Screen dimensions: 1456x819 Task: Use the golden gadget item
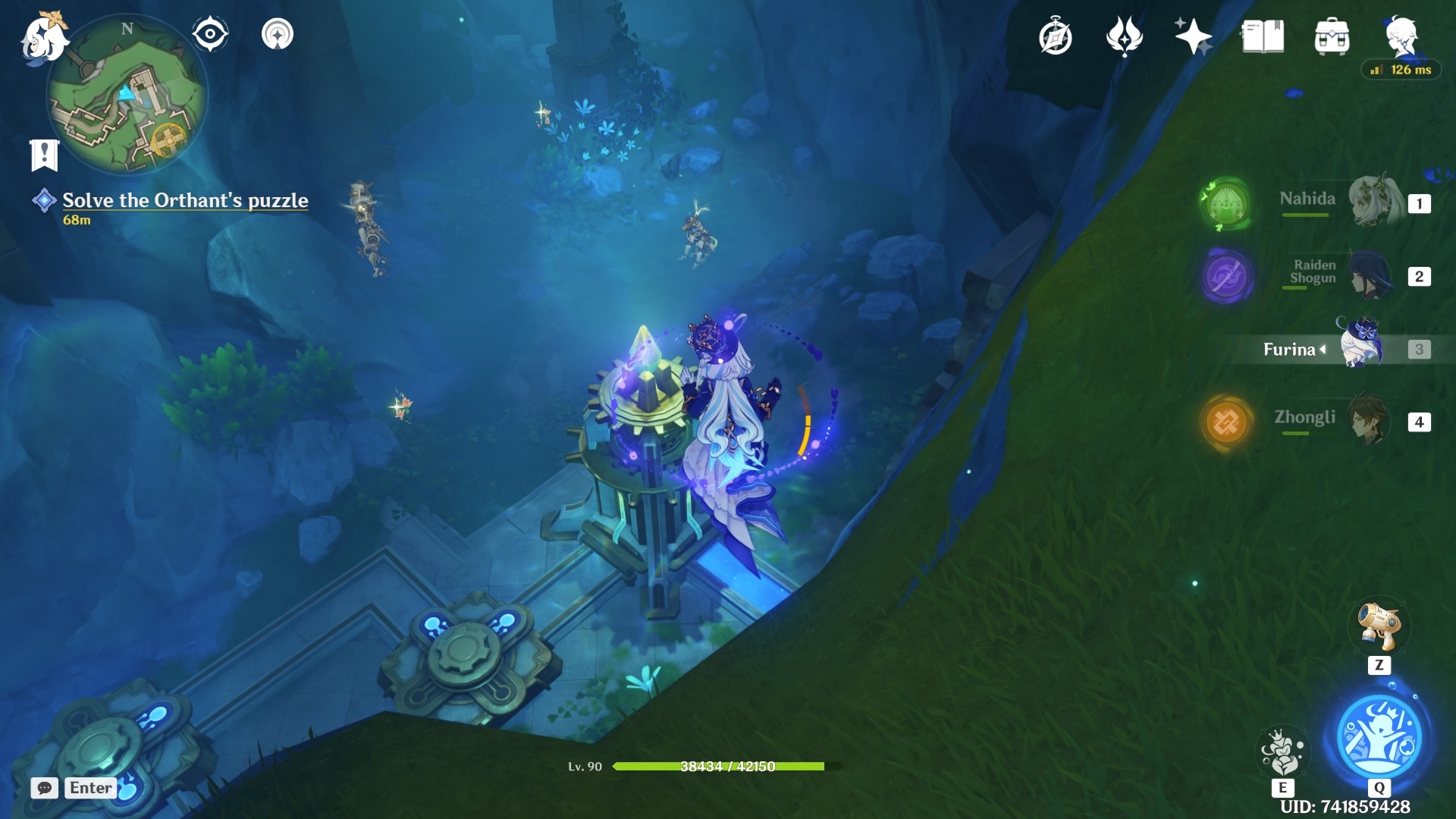(x=1379, y=626)
